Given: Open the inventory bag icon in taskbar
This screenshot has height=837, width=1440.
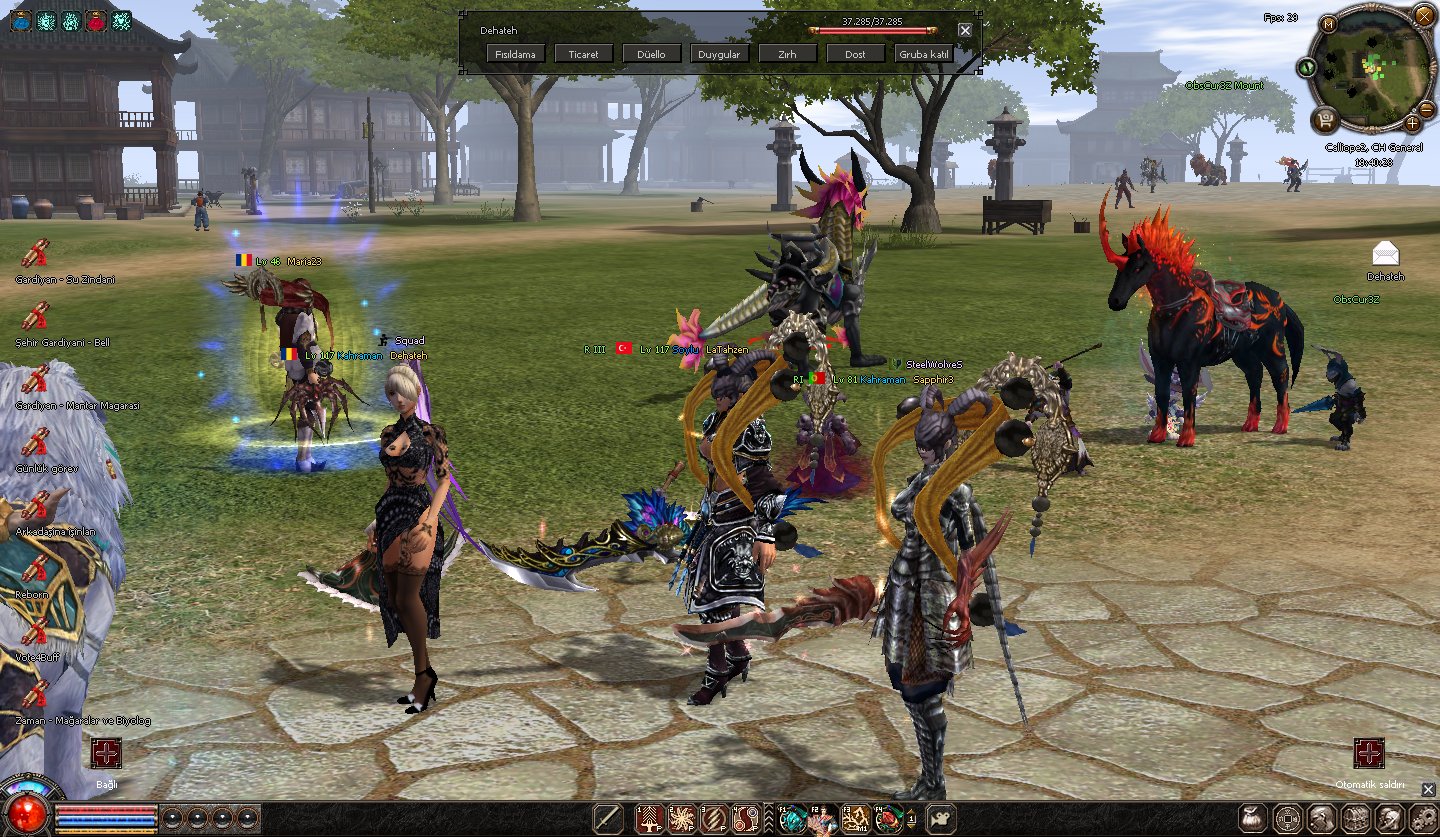Looking at the screenshot, I should click(1253, 817).
